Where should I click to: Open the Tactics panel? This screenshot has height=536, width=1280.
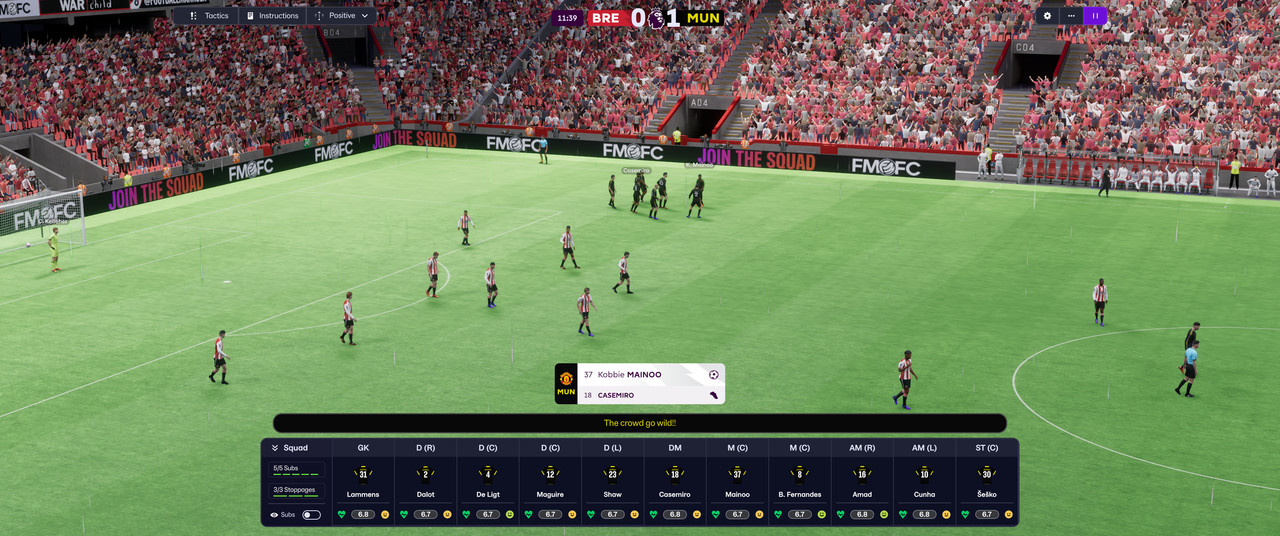(x=209, y=16)
